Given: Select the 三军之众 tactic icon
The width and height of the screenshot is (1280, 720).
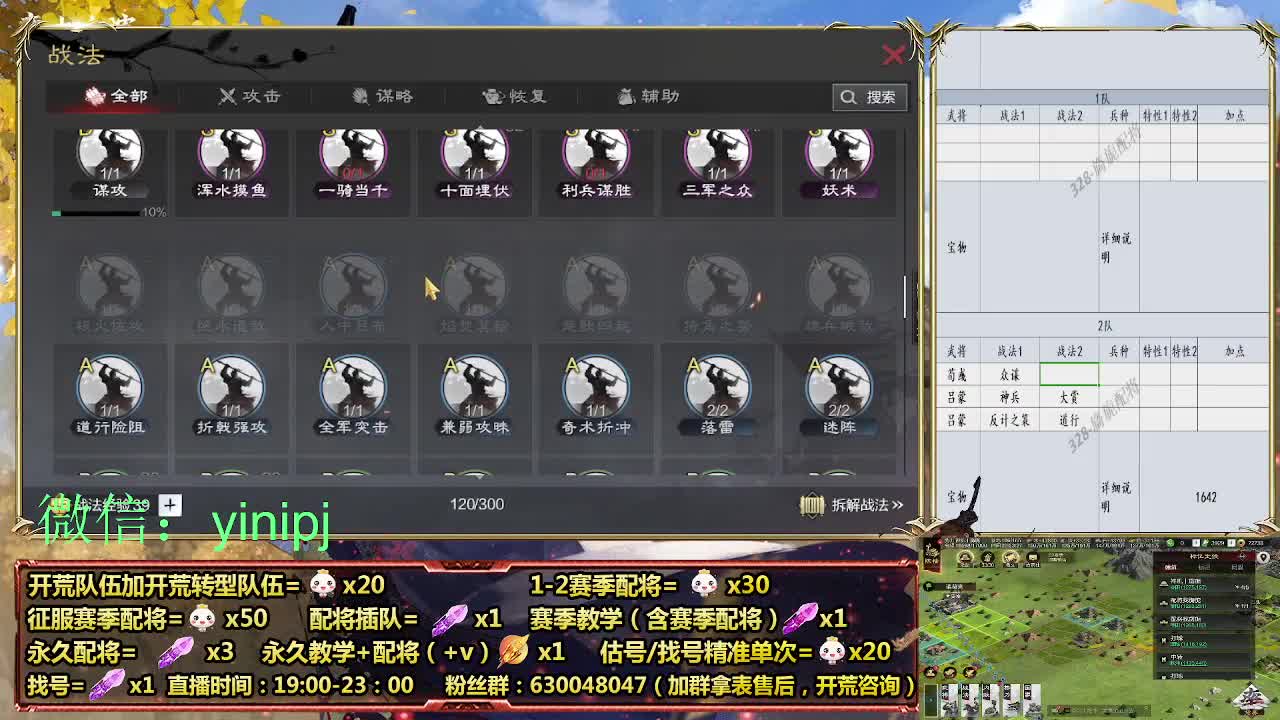Looking at the screenshot, I should (716, 160).
